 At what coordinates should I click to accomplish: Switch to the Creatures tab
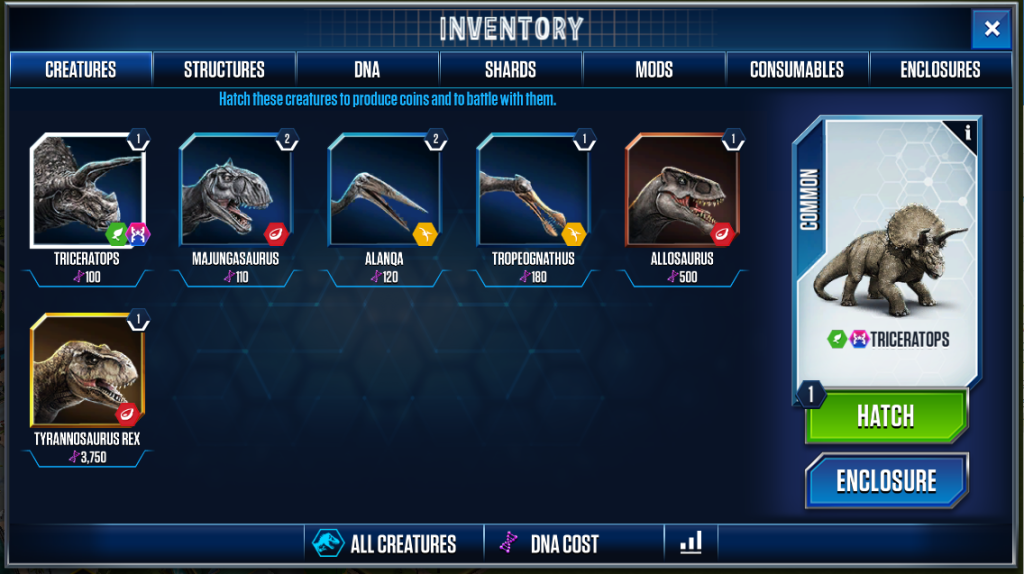(81, 70)
